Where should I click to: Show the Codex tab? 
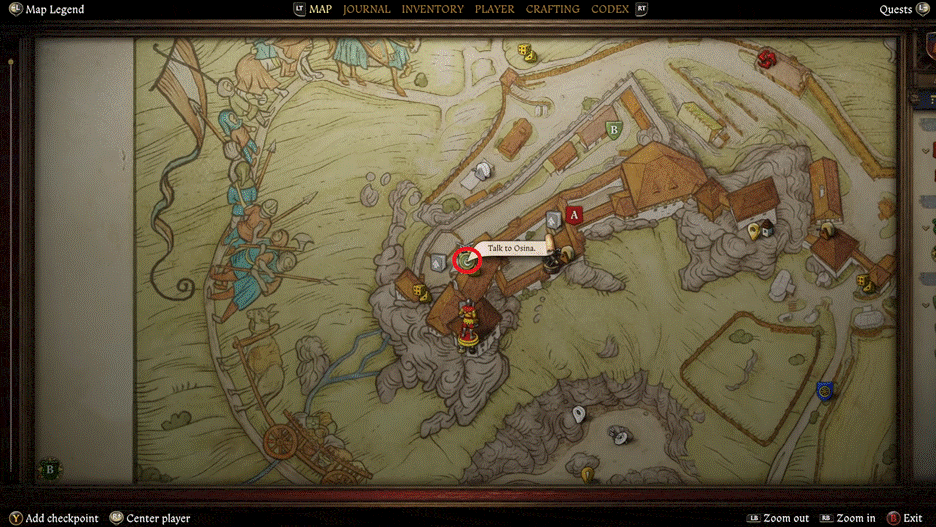pos(610,9)
